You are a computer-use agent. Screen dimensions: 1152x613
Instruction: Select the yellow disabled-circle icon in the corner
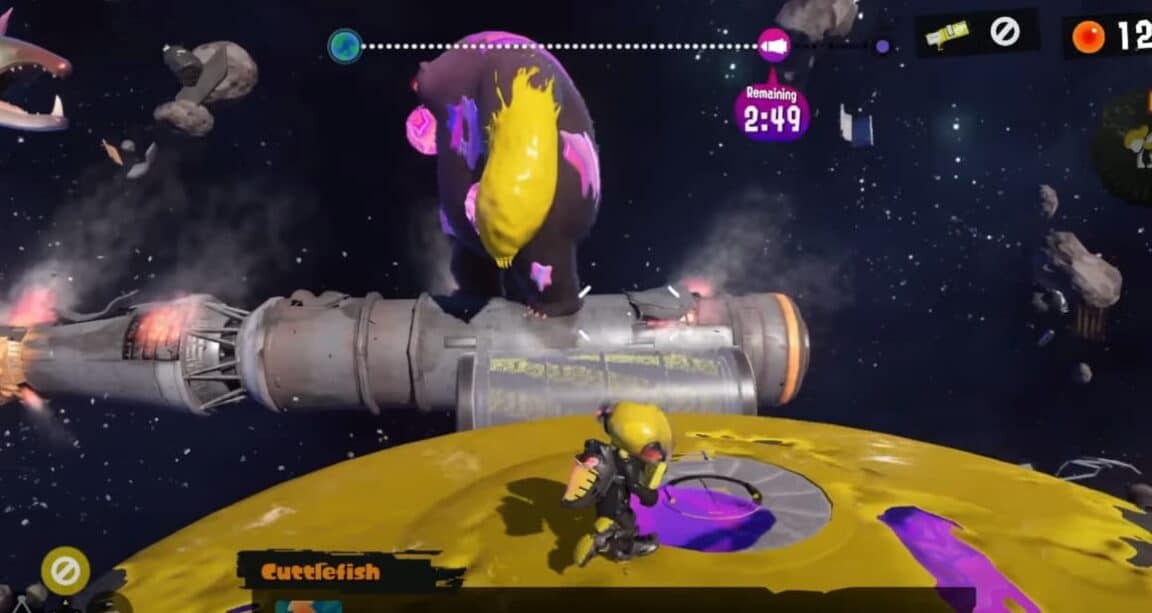coord(65,572)
